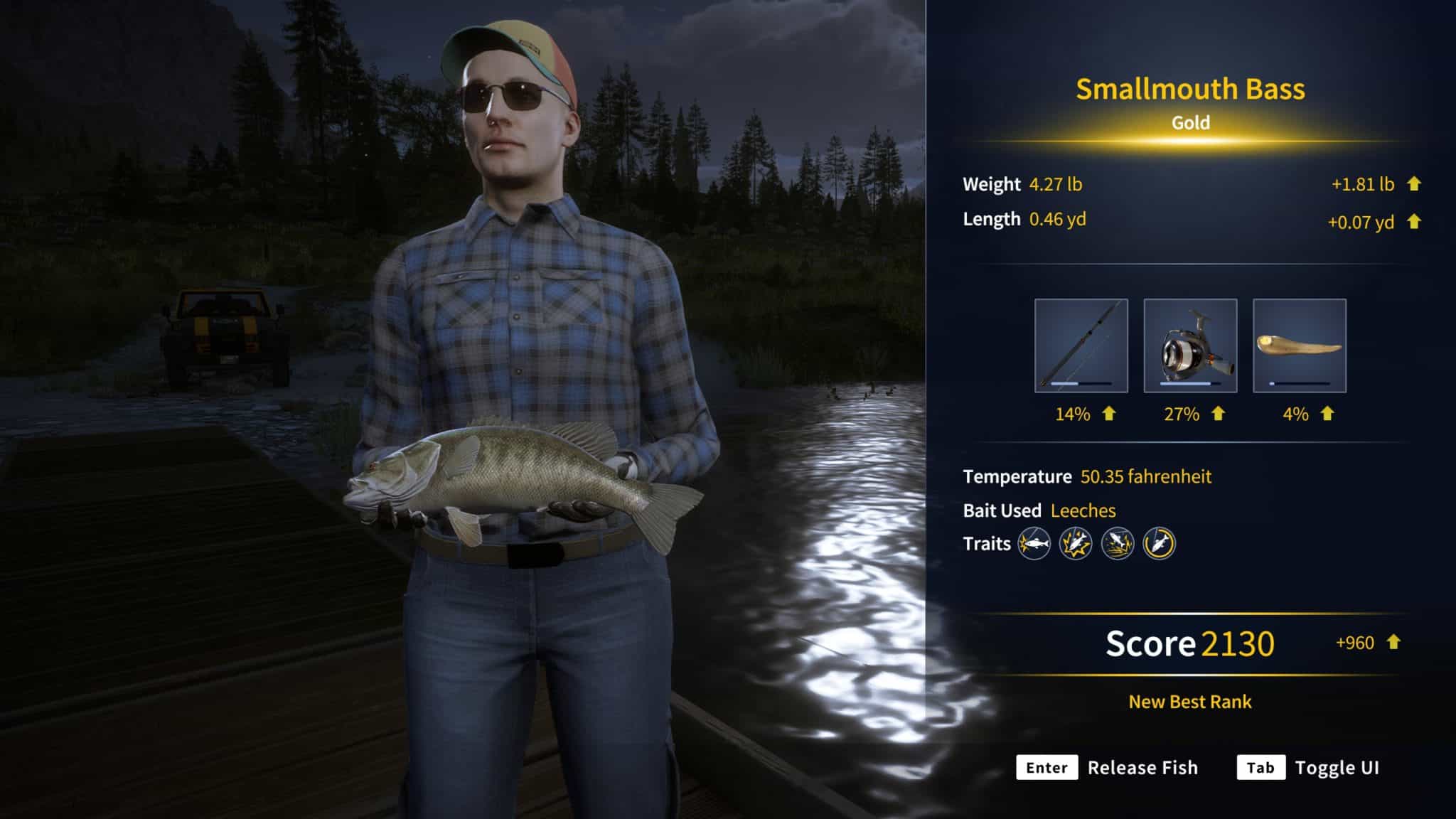1456x819 pixels.
Task: Select the soft lure equipment slot
Action: point(1299,346)
